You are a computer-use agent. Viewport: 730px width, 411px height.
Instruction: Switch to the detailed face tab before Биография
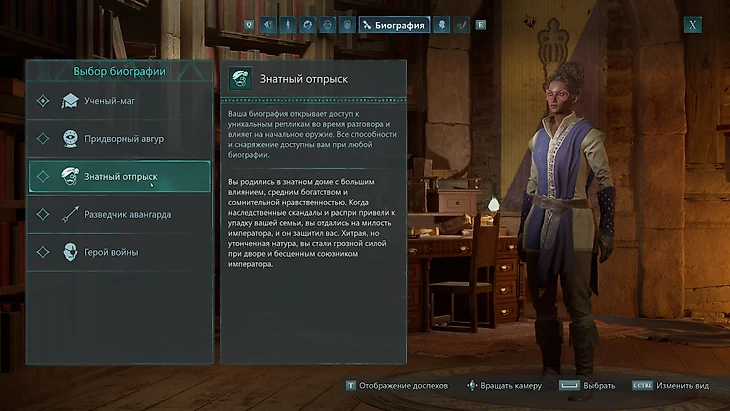[347, 25]
